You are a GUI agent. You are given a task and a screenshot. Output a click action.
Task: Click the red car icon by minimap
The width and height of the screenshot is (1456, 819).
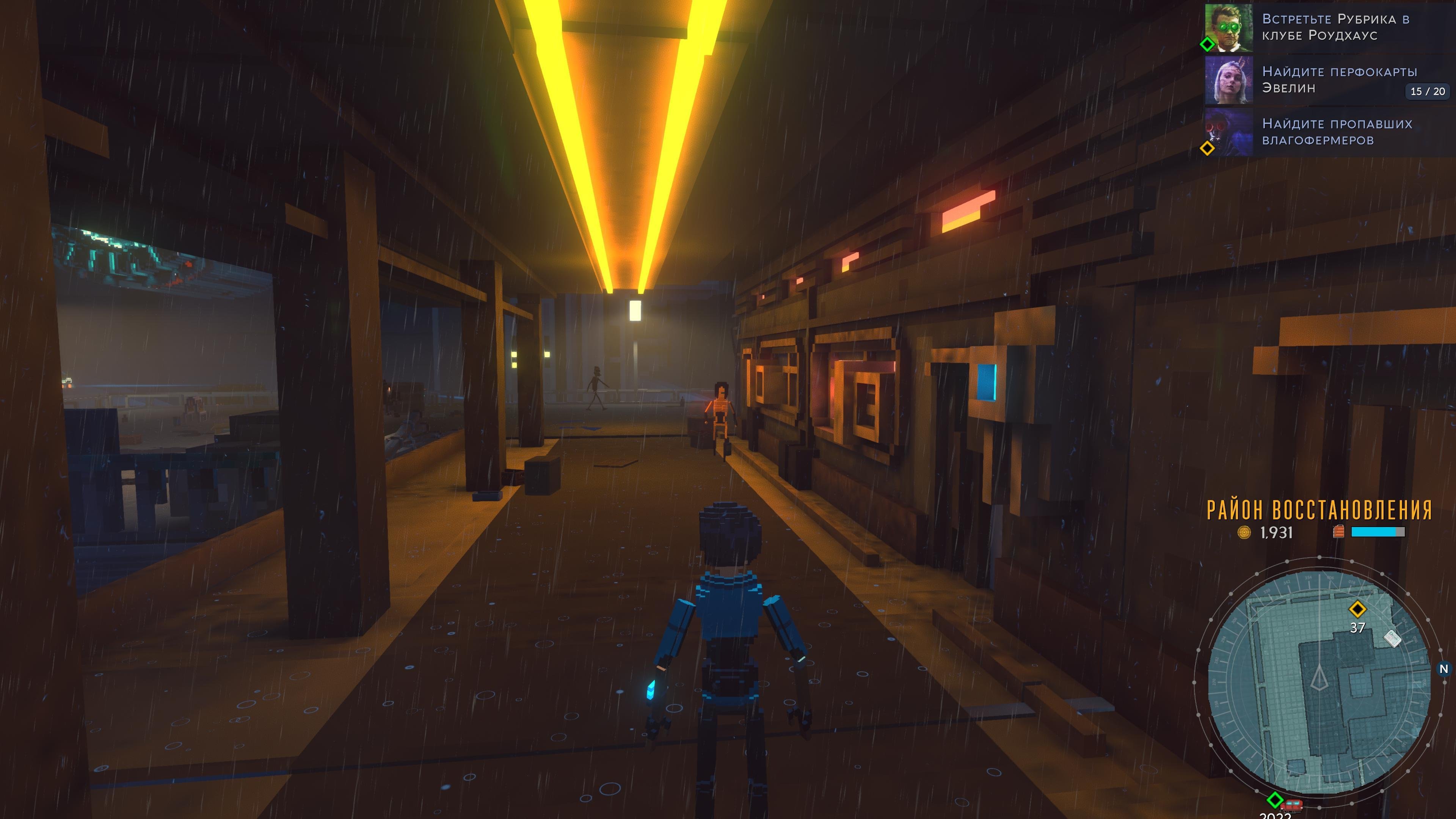coord(1291,804)
